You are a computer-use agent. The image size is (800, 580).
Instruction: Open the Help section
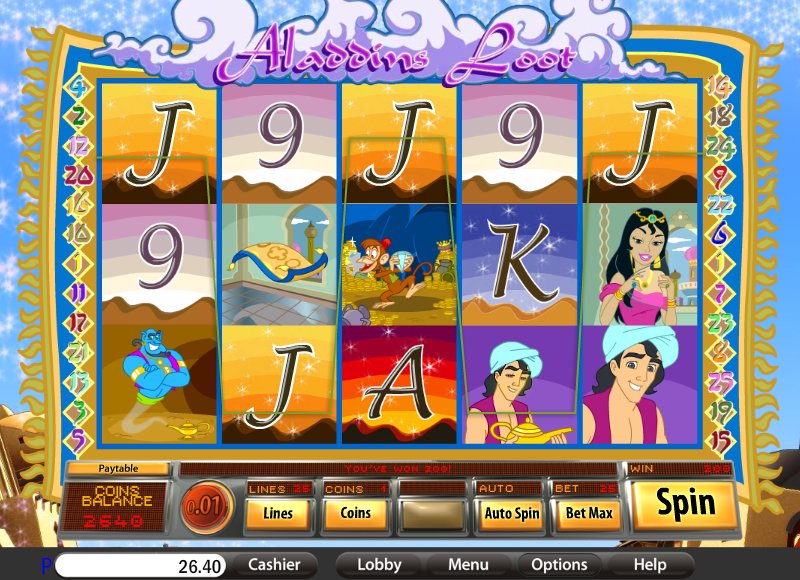[x=649, y=564]
